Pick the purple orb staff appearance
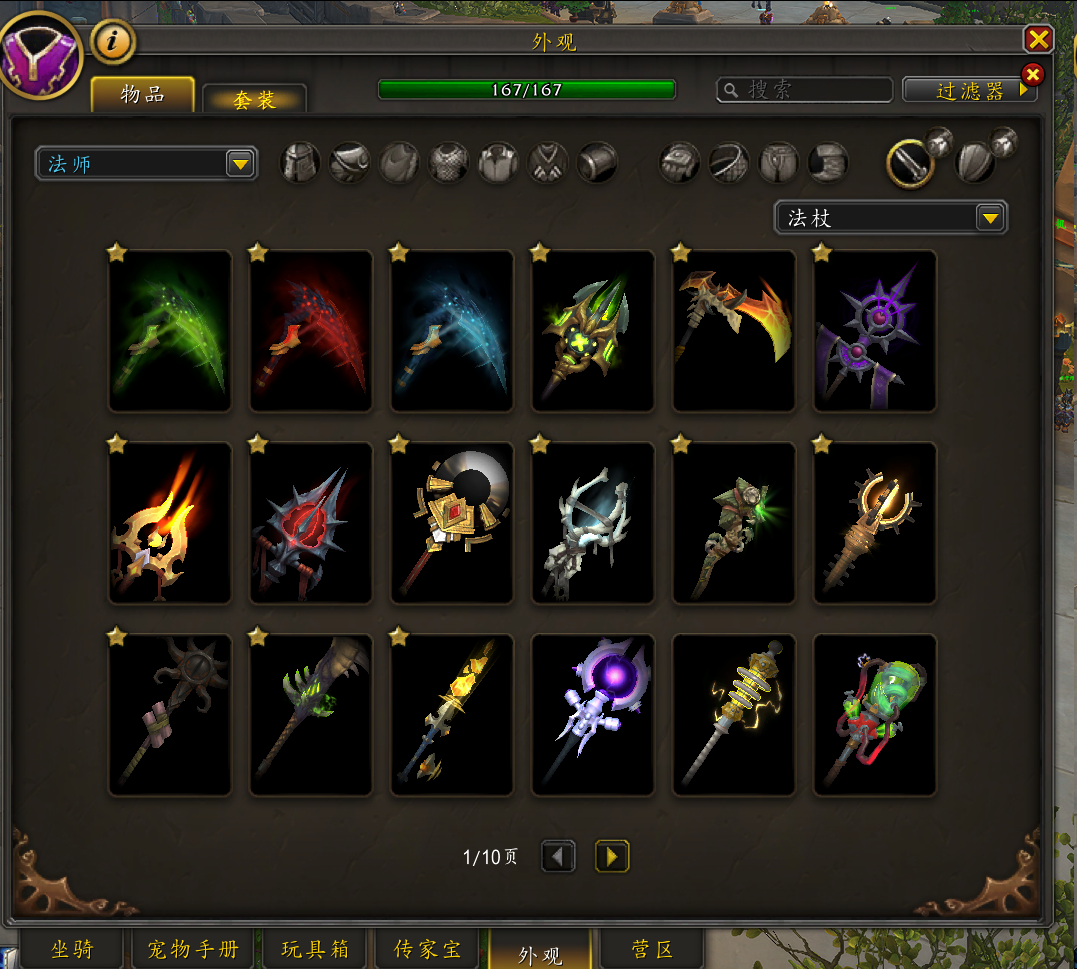 coord(593,715)
